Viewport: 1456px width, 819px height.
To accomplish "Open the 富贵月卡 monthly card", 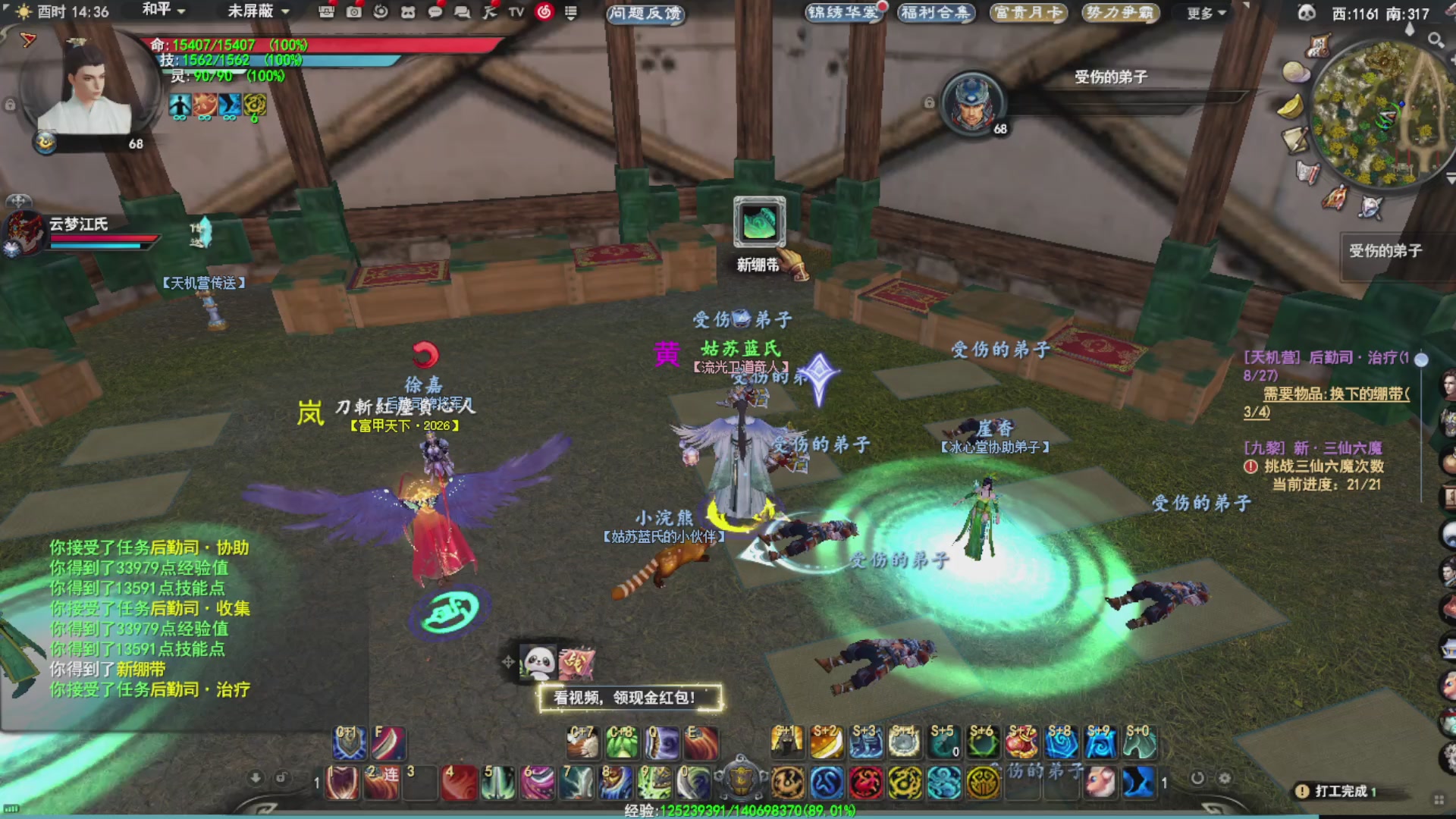I will 1028,13.
